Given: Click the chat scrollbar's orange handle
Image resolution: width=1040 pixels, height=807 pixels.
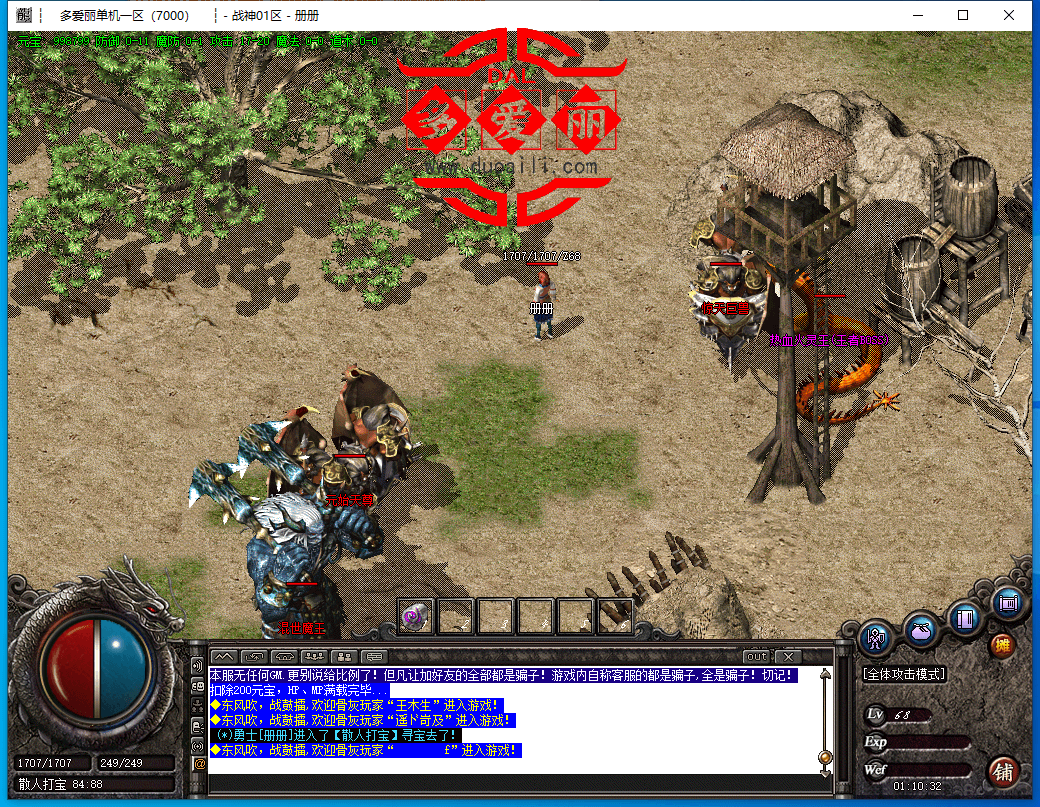Looking at the screenshot, I should pos(825,757).
